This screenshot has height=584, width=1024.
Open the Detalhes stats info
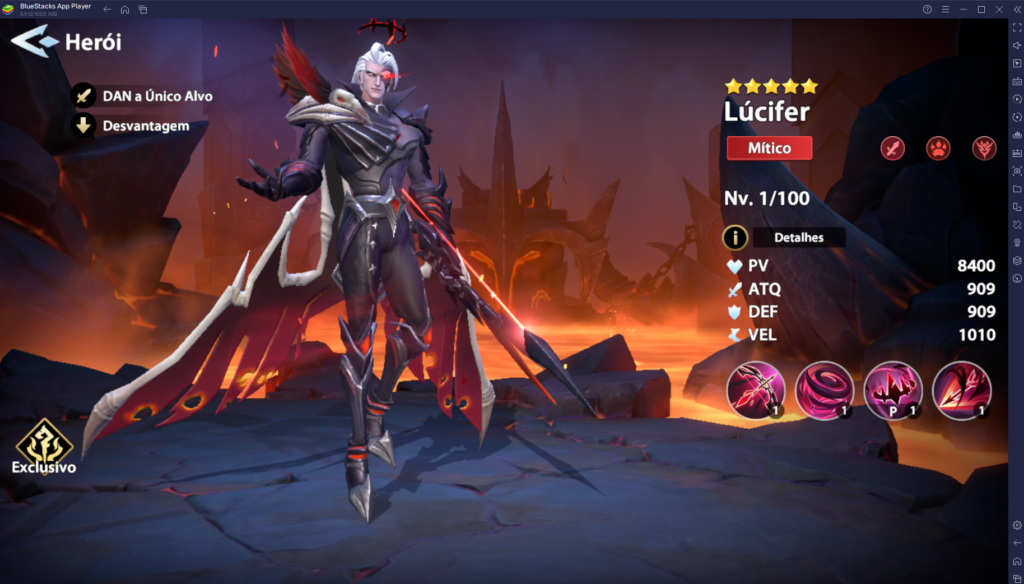(784, 237)
